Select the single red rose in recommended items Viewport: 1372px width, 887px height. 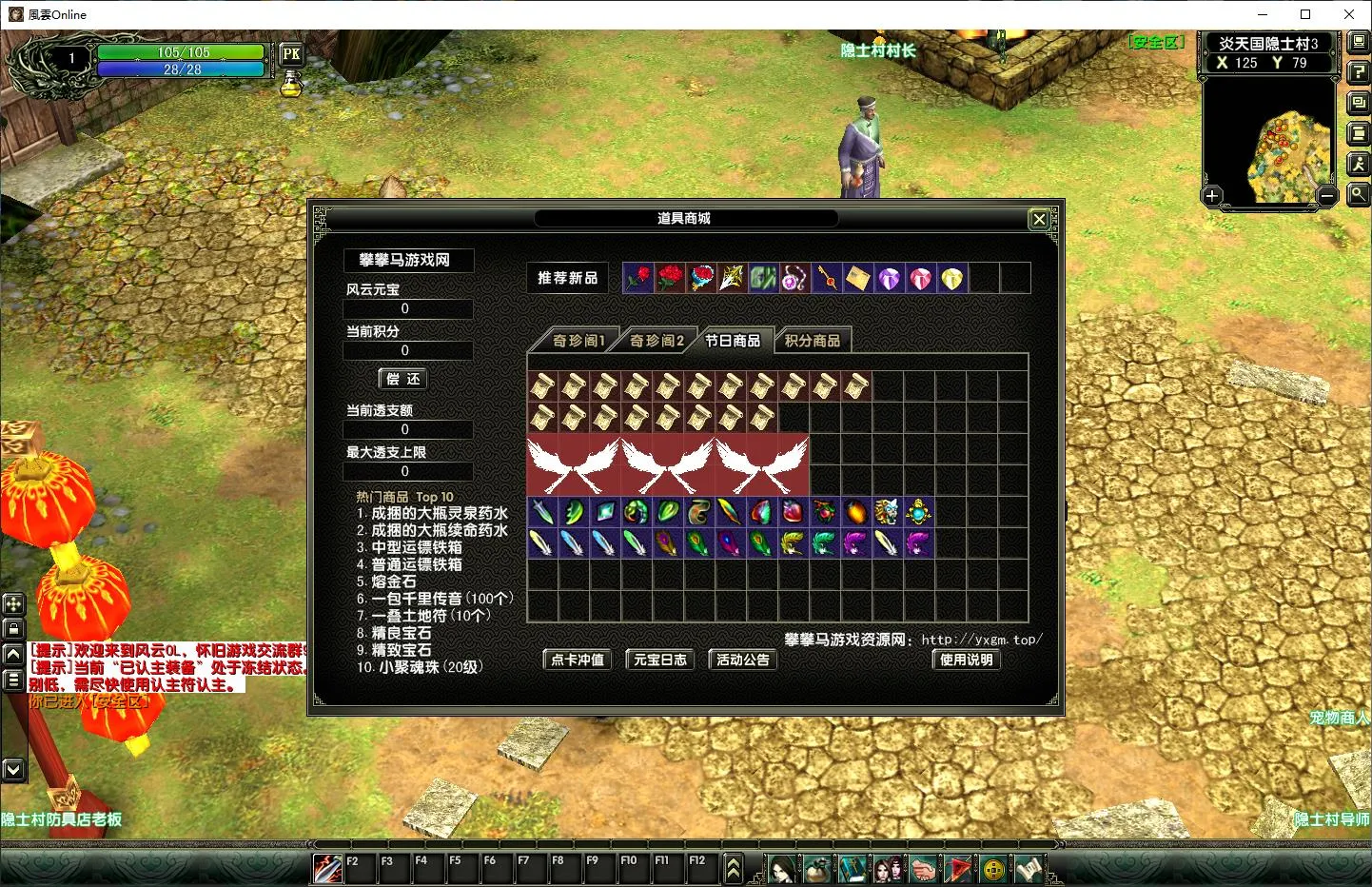pos(638,278)
